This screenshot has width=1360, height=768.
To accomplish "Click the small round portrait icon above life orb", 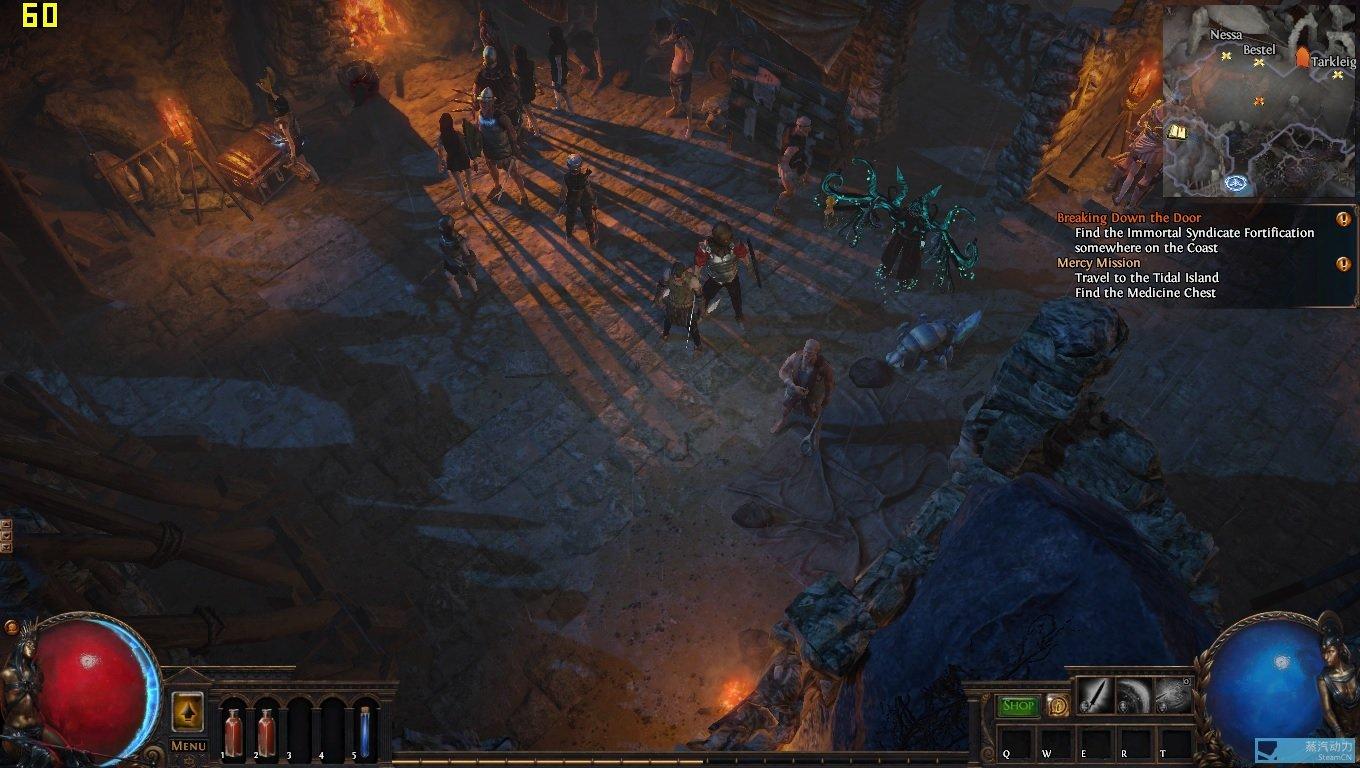I will (x=12, y=627).
